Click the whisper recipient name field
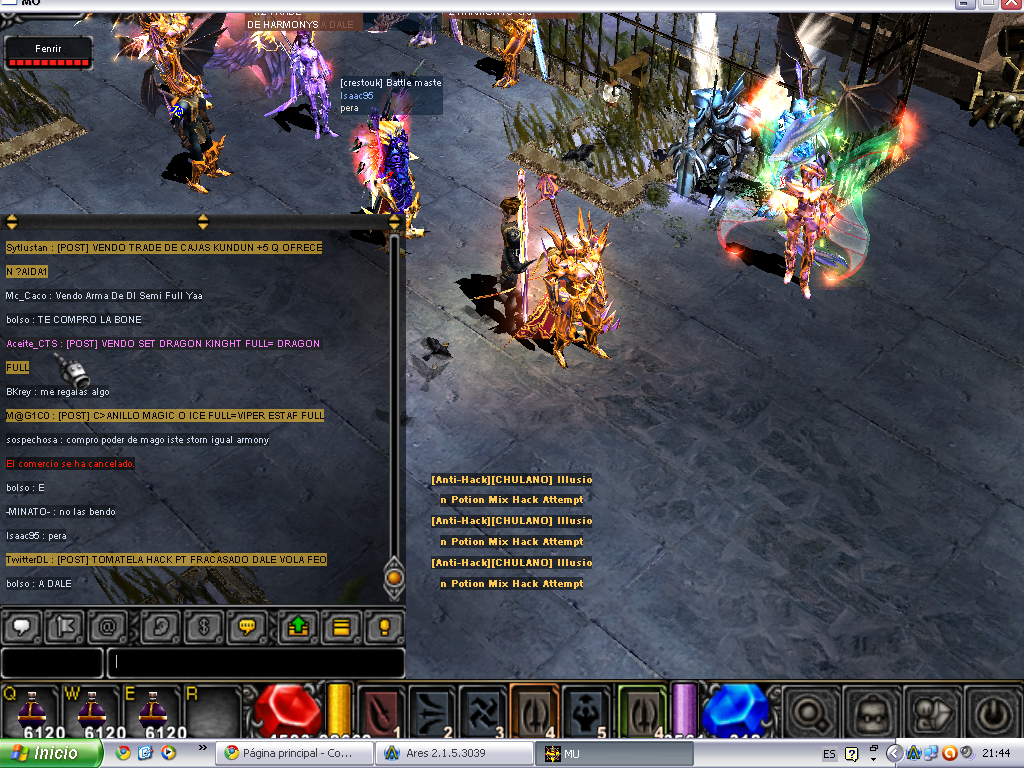This screenshot has width=1024, height=768. pyautogui.click(x=52, y=662)
